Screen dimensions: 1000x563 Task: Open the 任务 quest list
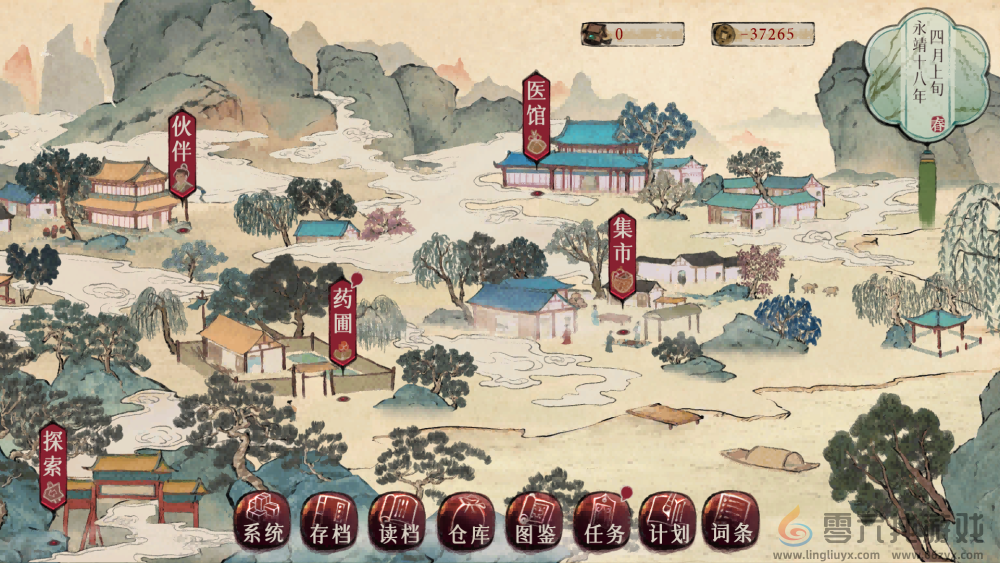(x=602, y=521)
